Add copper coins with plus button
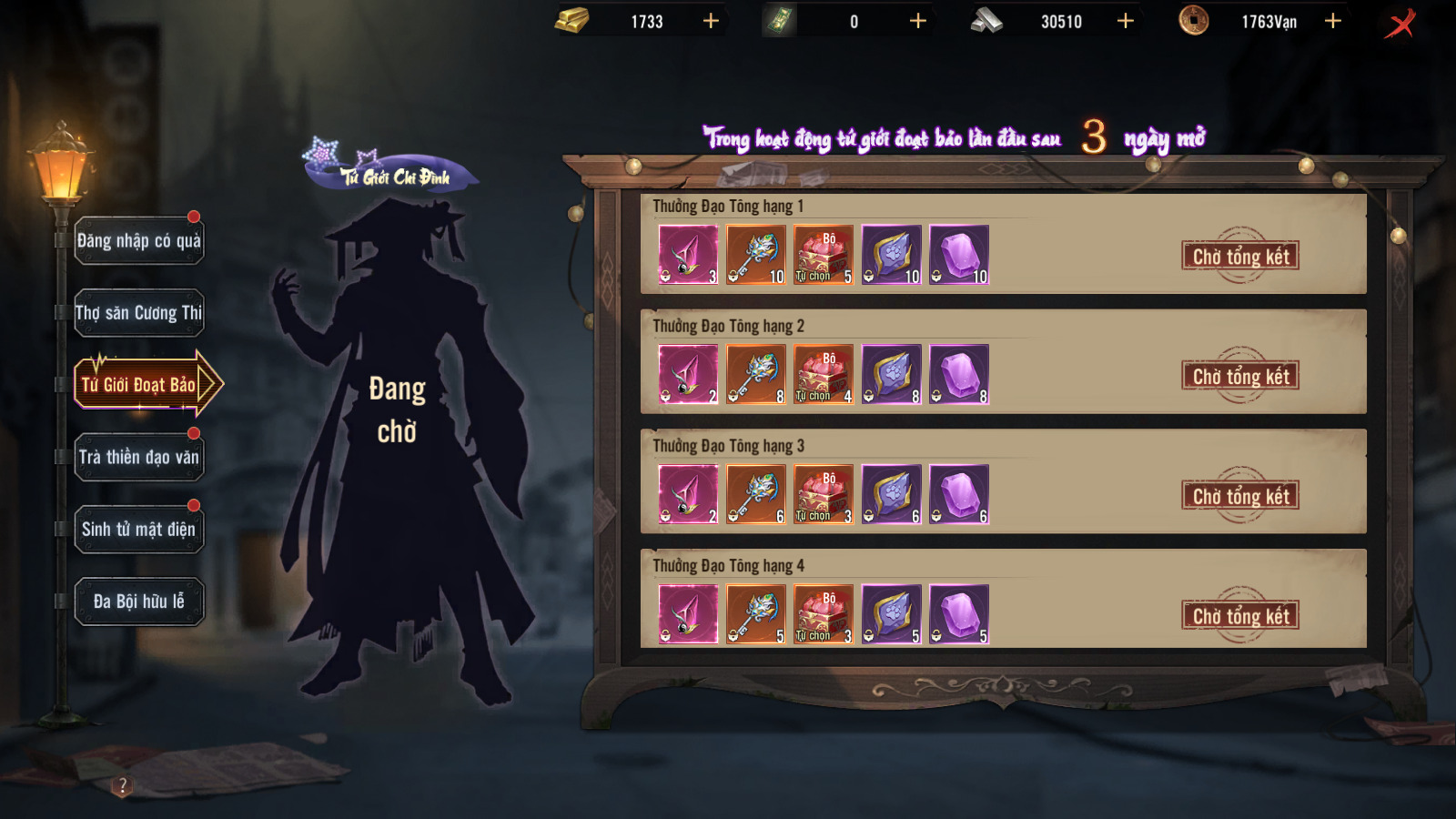 point(1333,21)
